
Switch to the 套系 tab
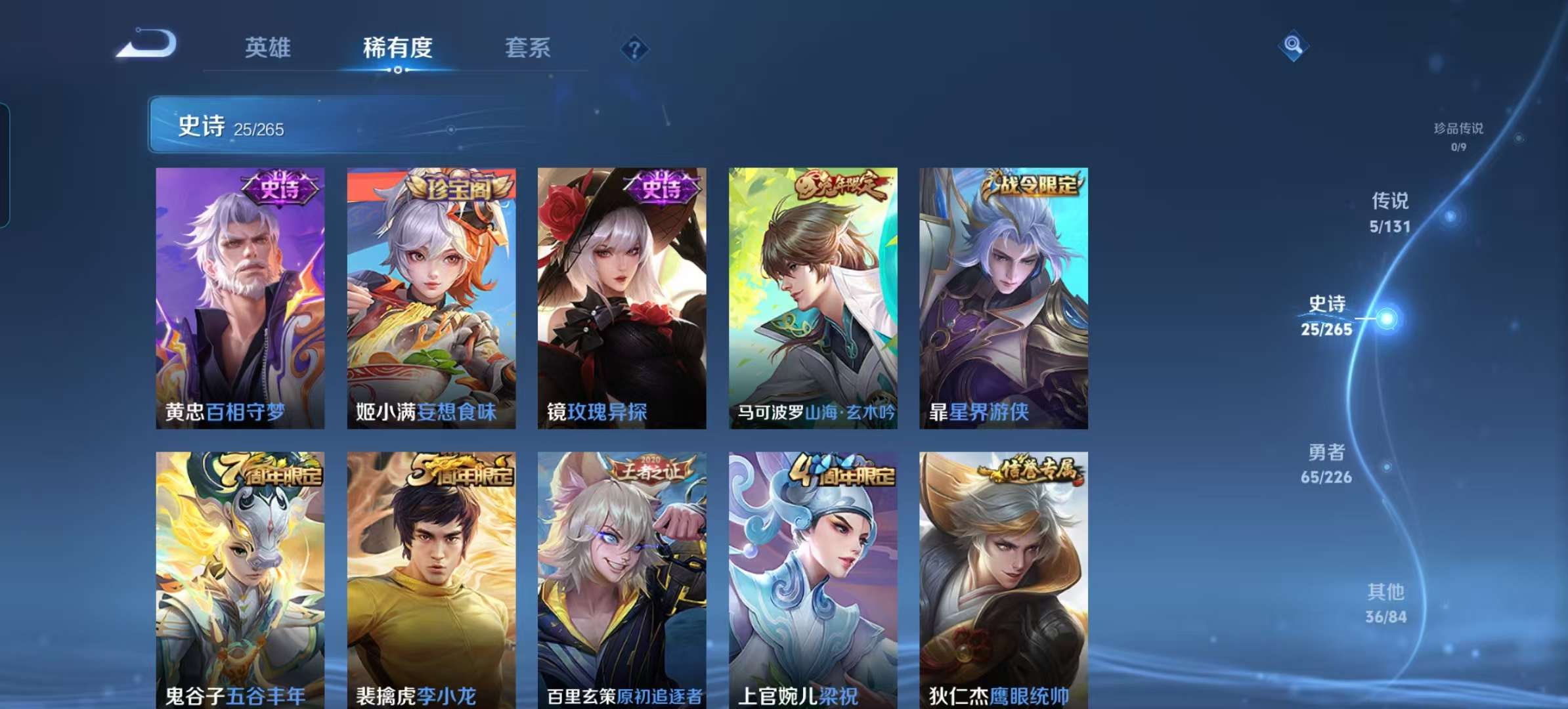tap(528, 47)
